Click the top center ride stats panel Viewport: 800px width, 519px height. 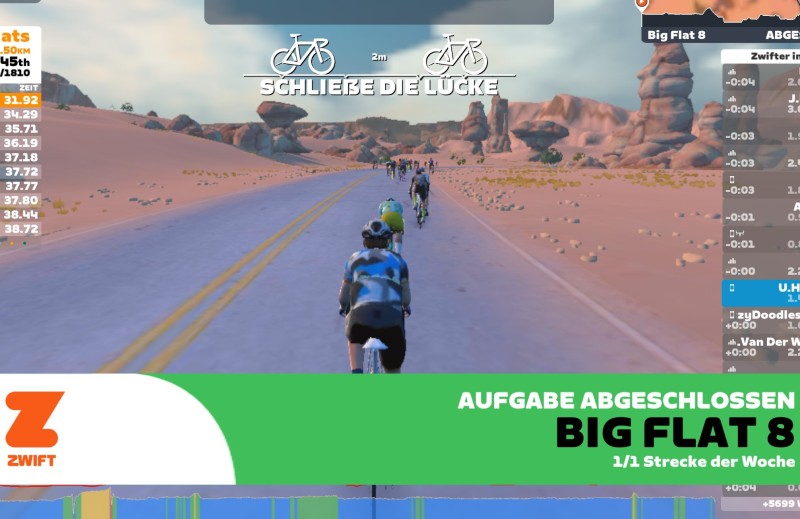pos(378,11)
